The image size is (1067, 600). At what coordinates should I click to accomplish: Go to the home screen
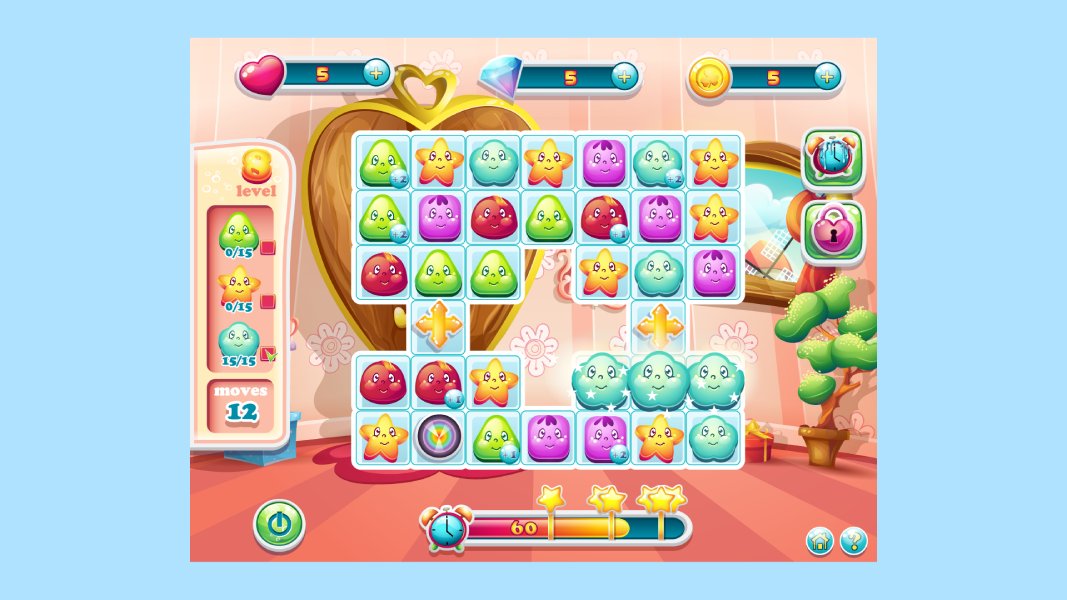(820, 542)
